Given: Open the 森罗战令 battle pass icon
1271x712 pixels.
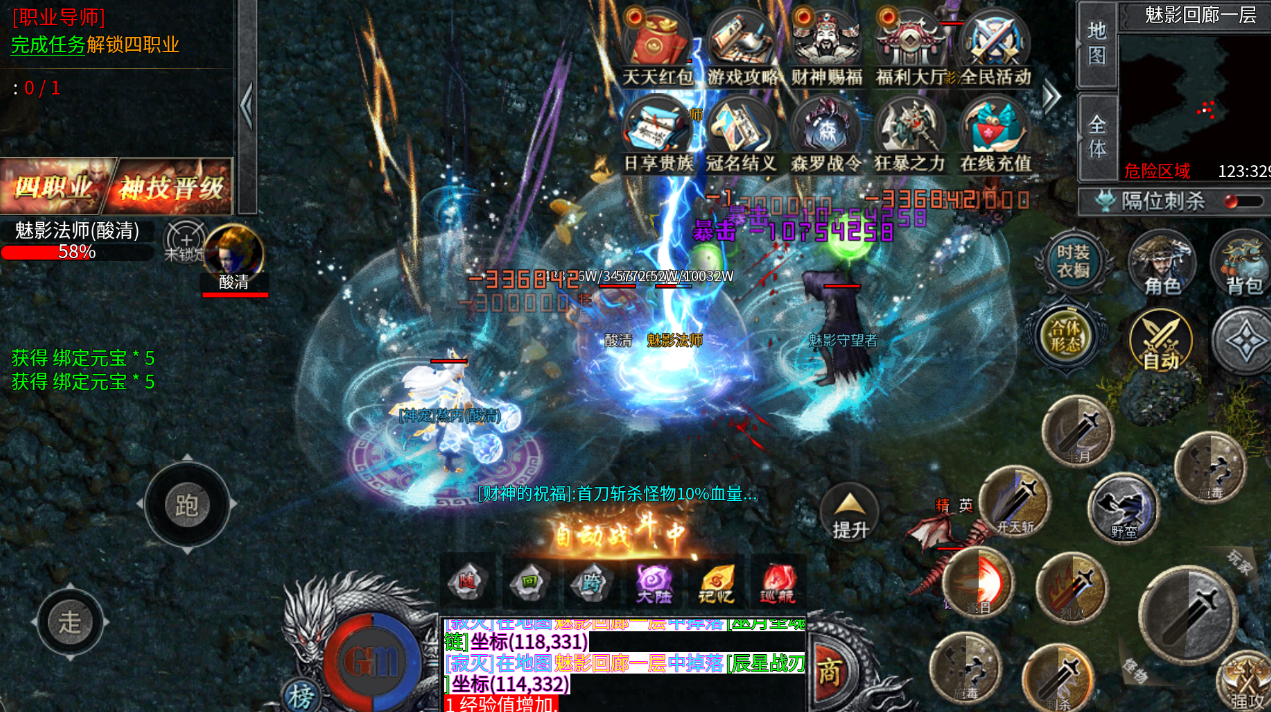Looking at the screenshot, I should click(x=826, y=131).
